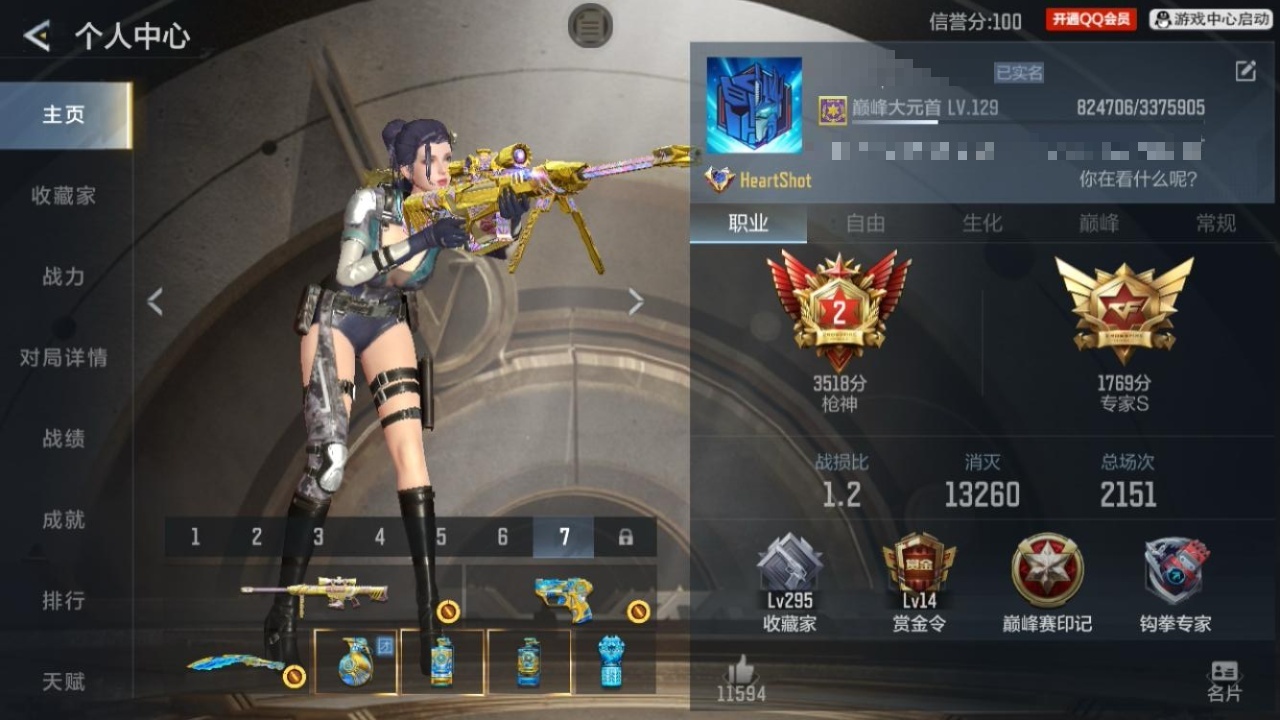Open the 排行 ranking section
Screen dimensions: 1280x720
[64, 601]
